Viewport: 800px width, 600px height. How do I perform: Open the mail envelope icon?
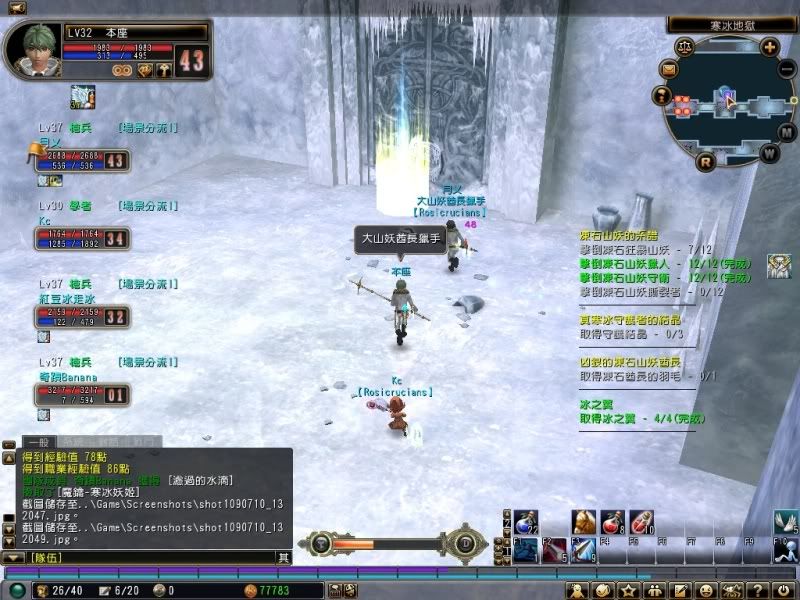(x=668, y=70)
